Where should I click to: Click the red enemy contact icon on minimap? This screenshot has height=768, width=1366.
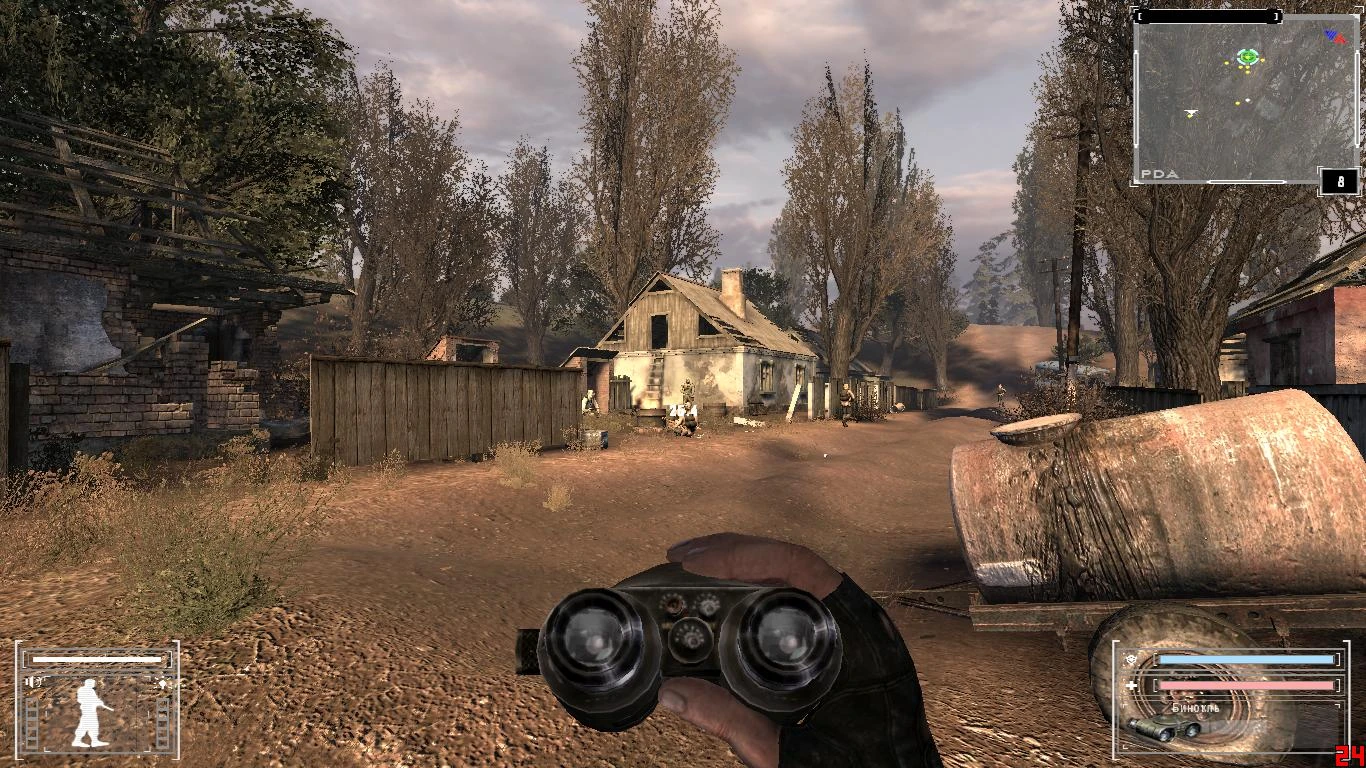click(x=1341, y=39)
